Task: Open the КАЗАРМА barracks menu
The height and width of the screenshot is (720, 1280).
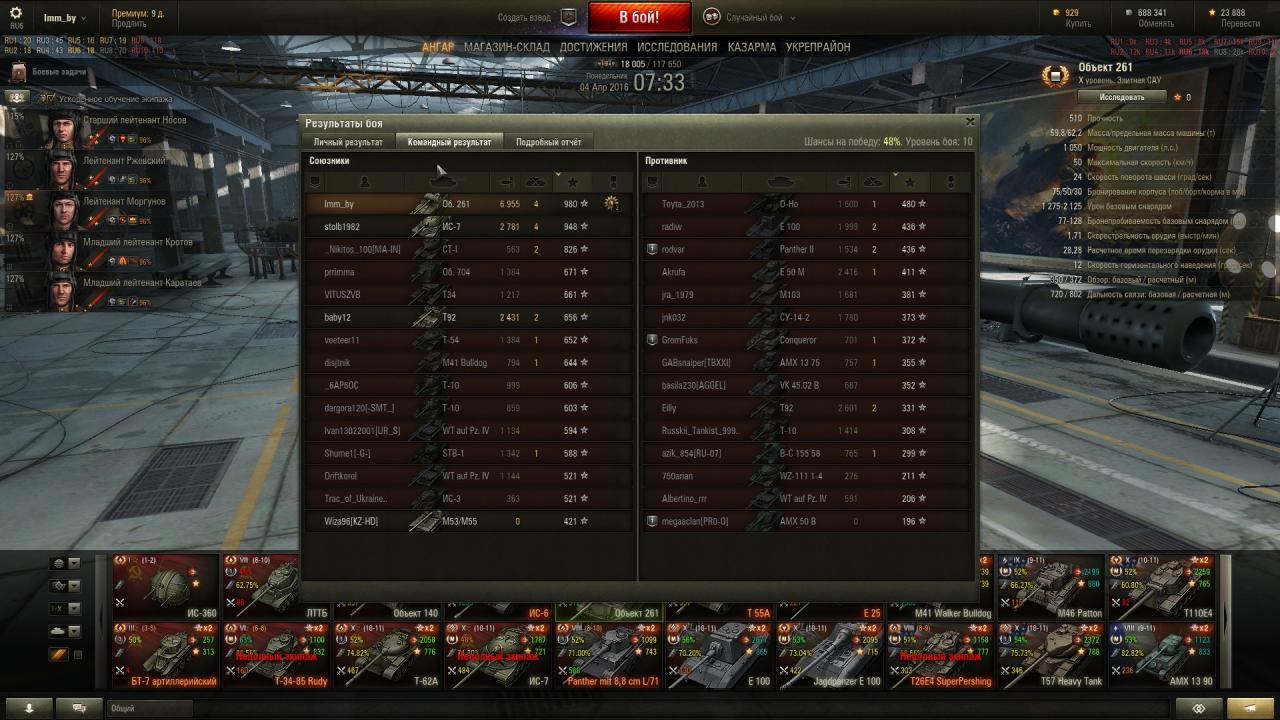Action: pyautogui.click(x=751, y=47)
